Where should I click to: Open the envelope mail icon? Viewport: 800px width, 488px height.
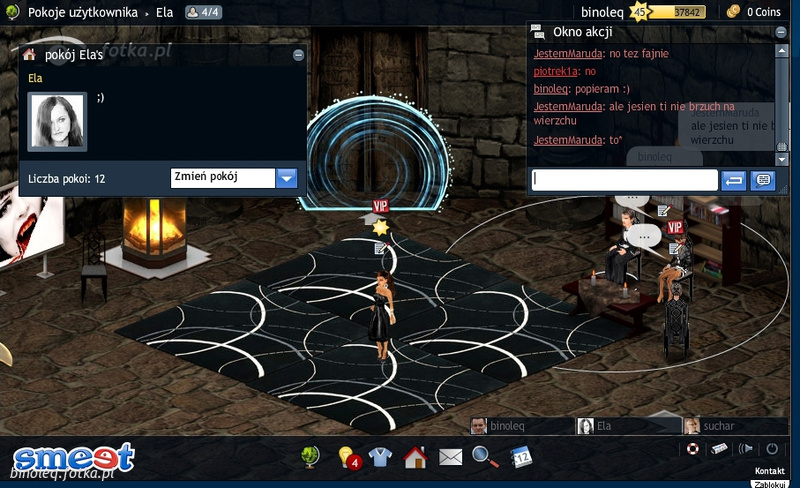point(450,457)
